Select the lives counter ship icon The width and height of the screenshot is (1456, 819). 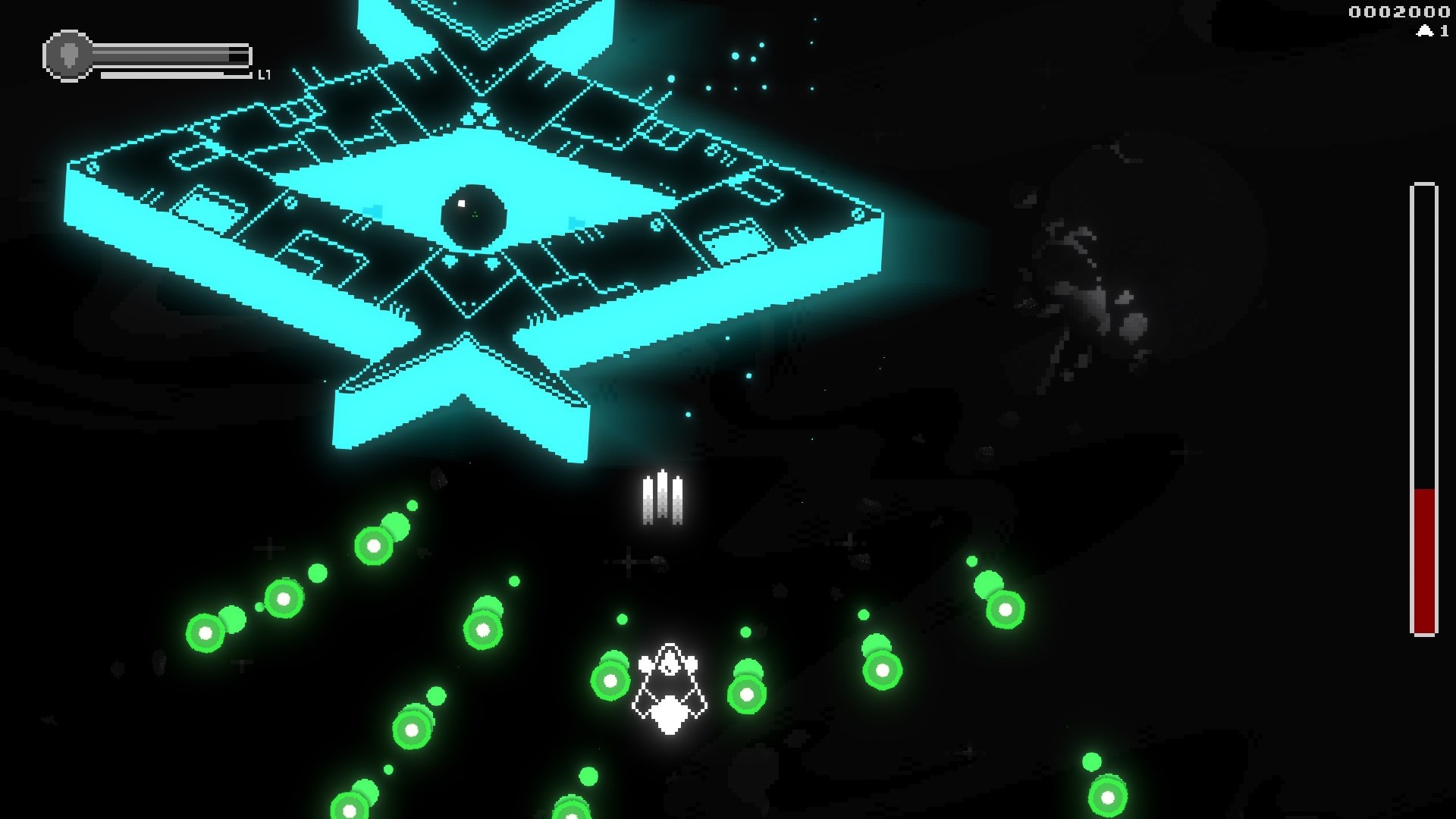1424,32
